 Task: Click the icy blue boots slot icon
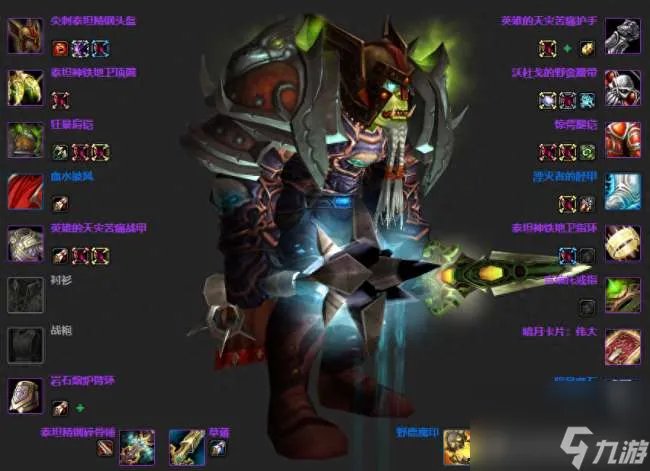(622, 191)
